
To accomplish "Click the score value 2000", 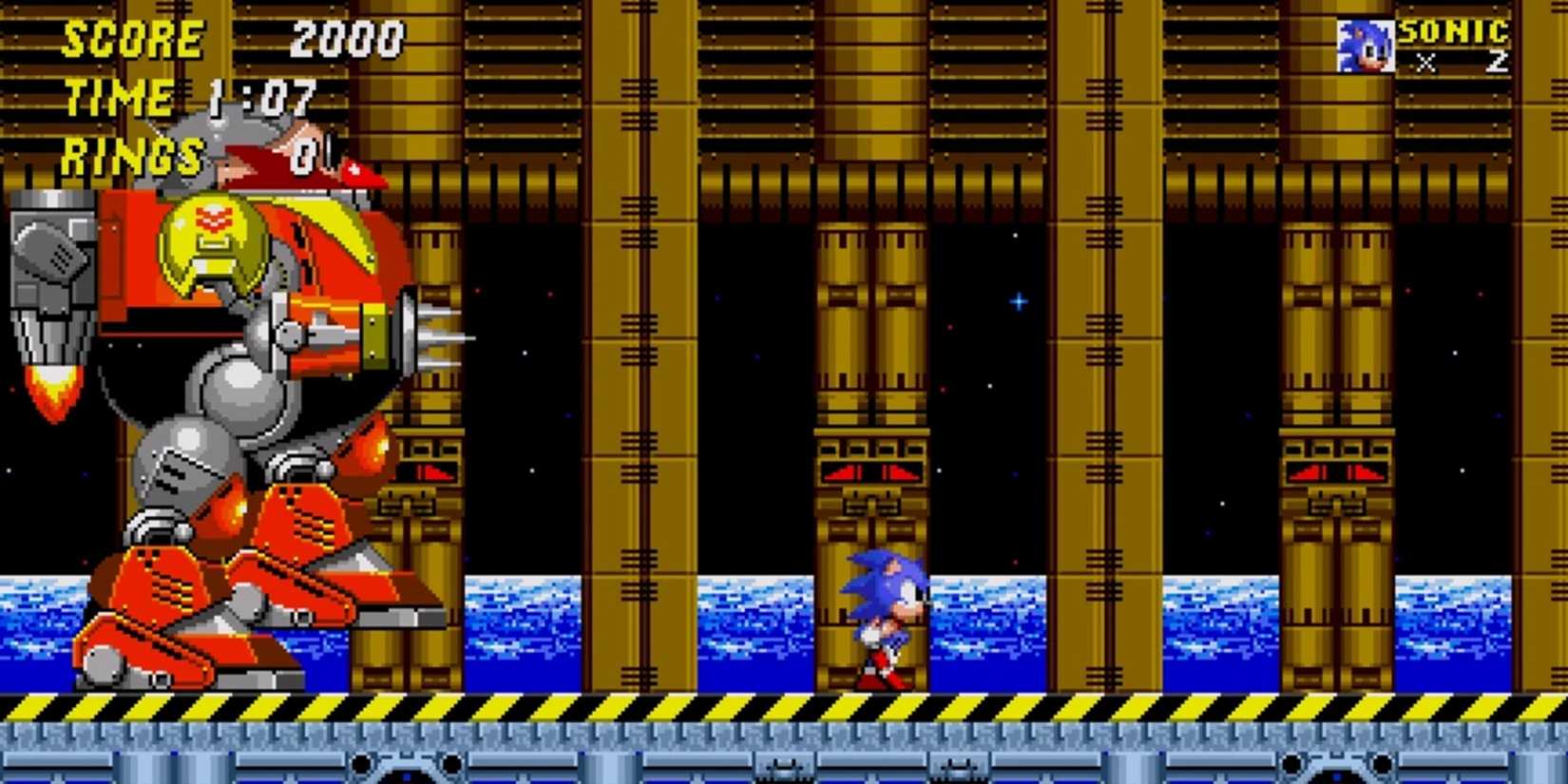I will [x=347, y=40].
